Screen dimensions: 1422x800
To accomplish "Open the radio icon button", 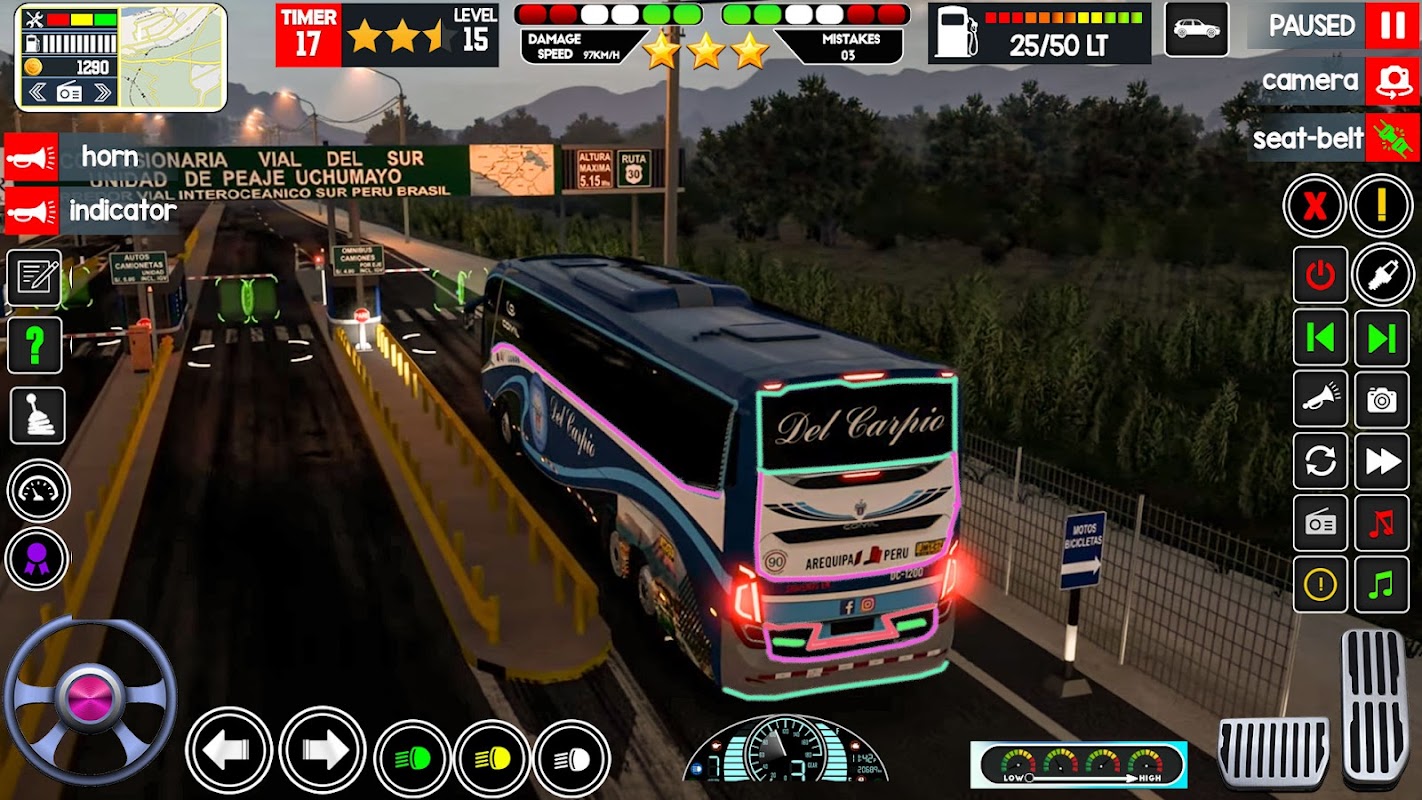I will (x=1320, y=523).
